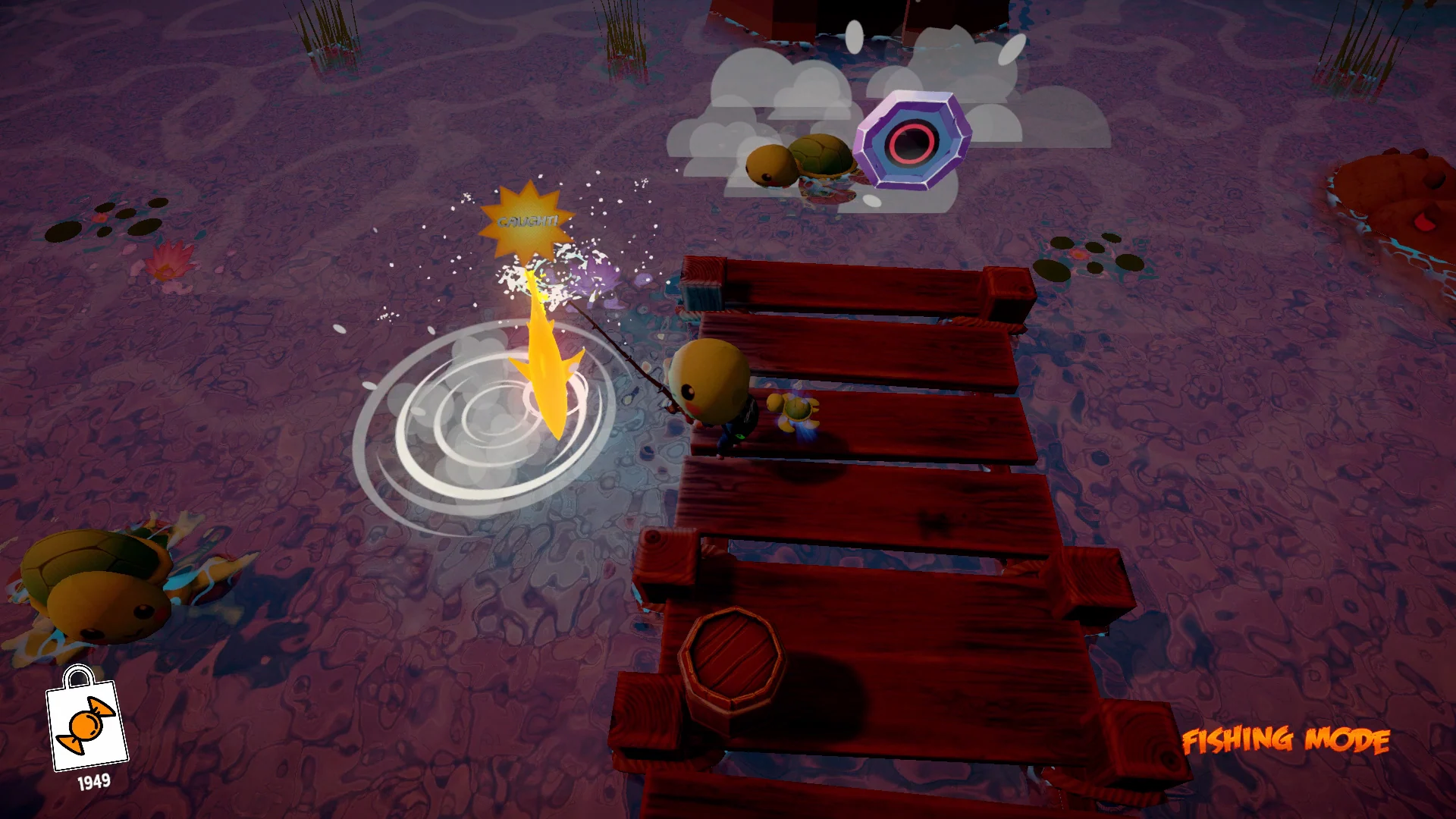Select the CAUGHT! star burst popup
1456x819 pixels.
527,222
